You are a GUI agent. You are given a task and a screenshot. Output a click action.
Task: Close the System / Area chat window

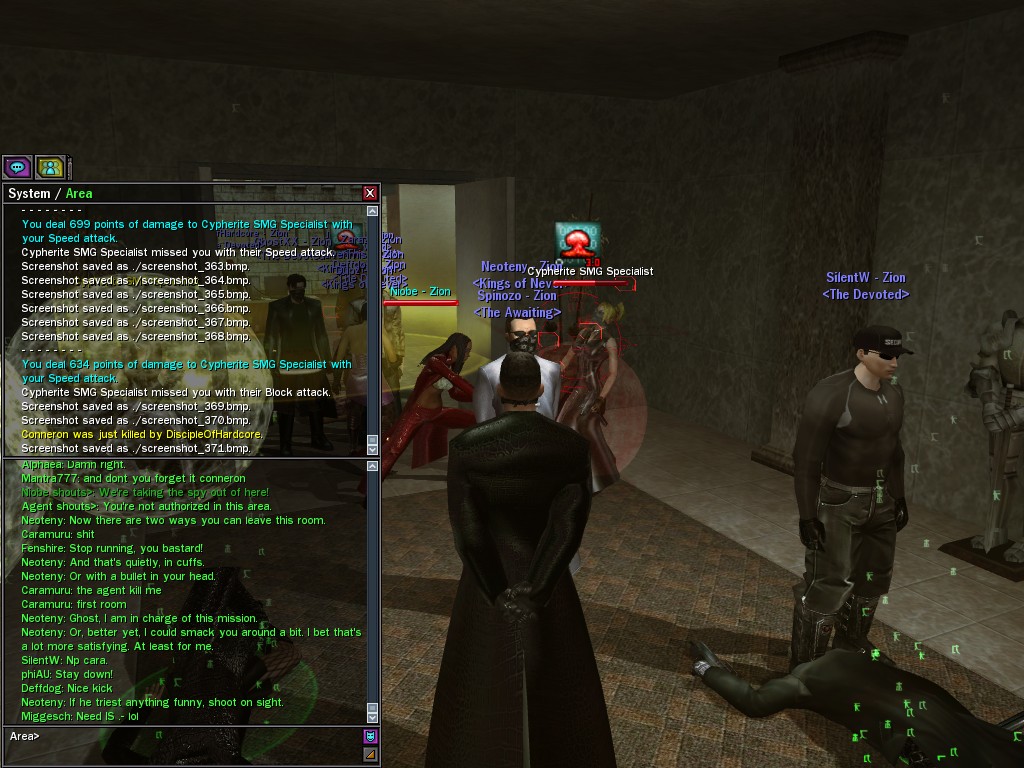(370, 193)
